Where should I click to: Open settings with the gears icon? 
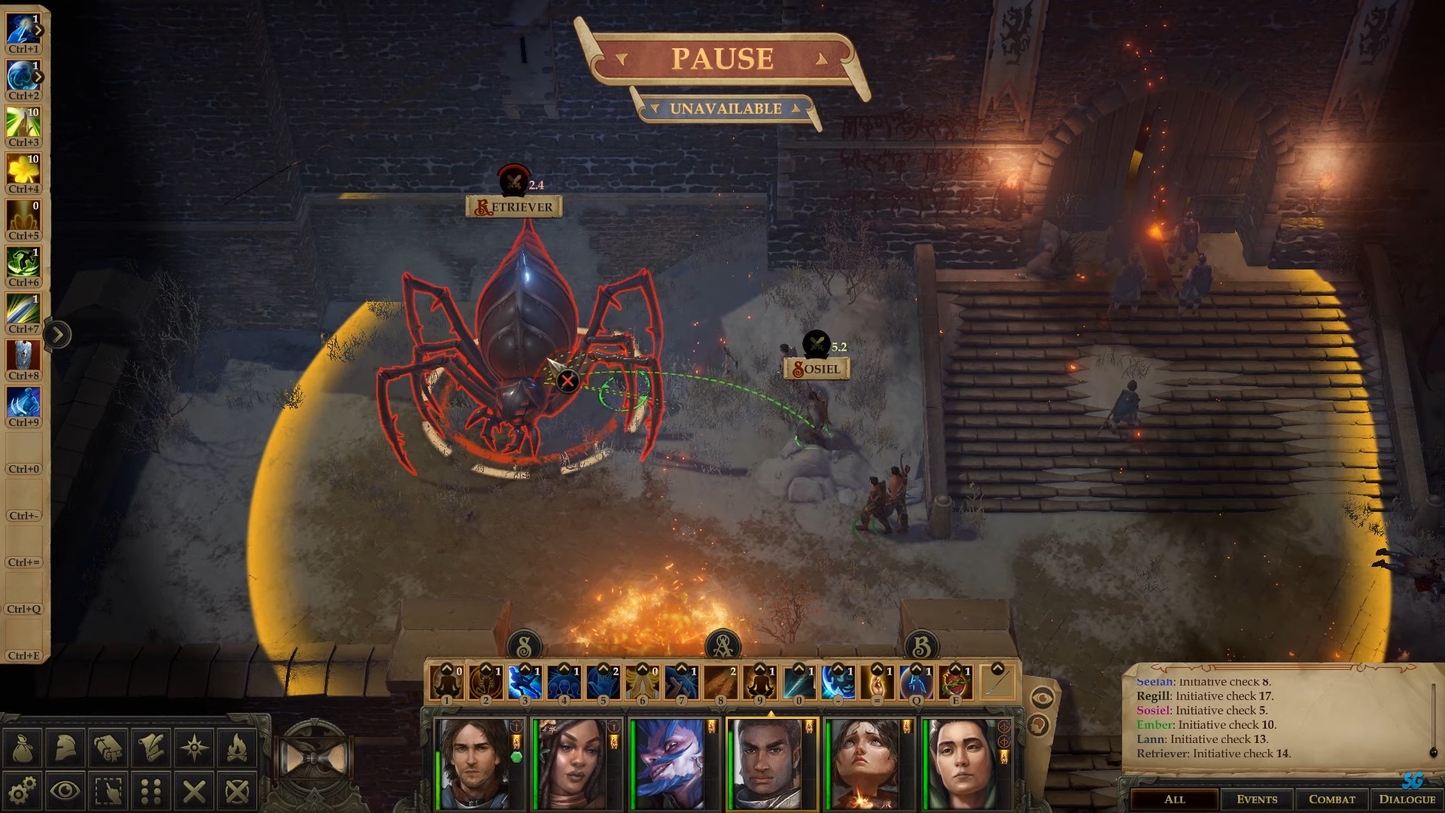tap(22, 791)
